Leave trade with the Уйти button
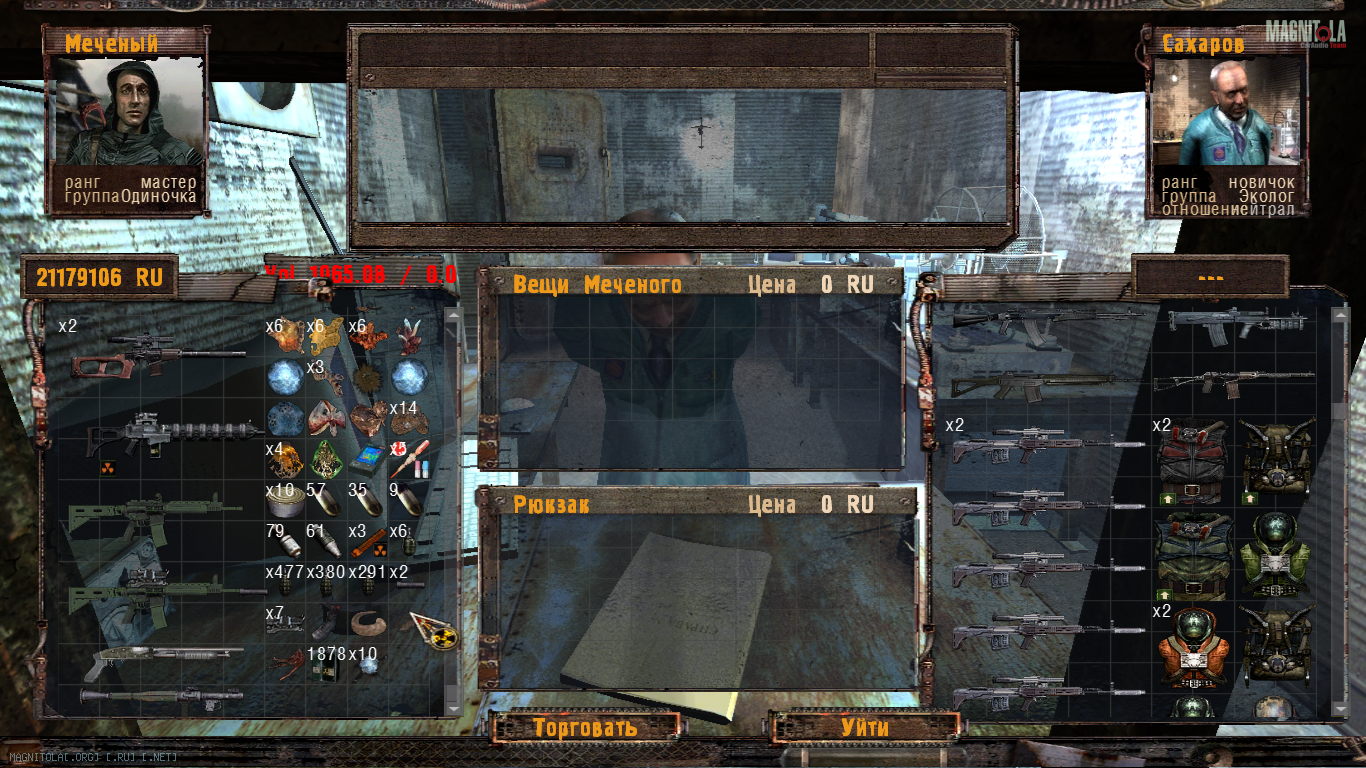Image resolution: width=1366 pixels, height=768 pixels. click(x=865, y=727)
